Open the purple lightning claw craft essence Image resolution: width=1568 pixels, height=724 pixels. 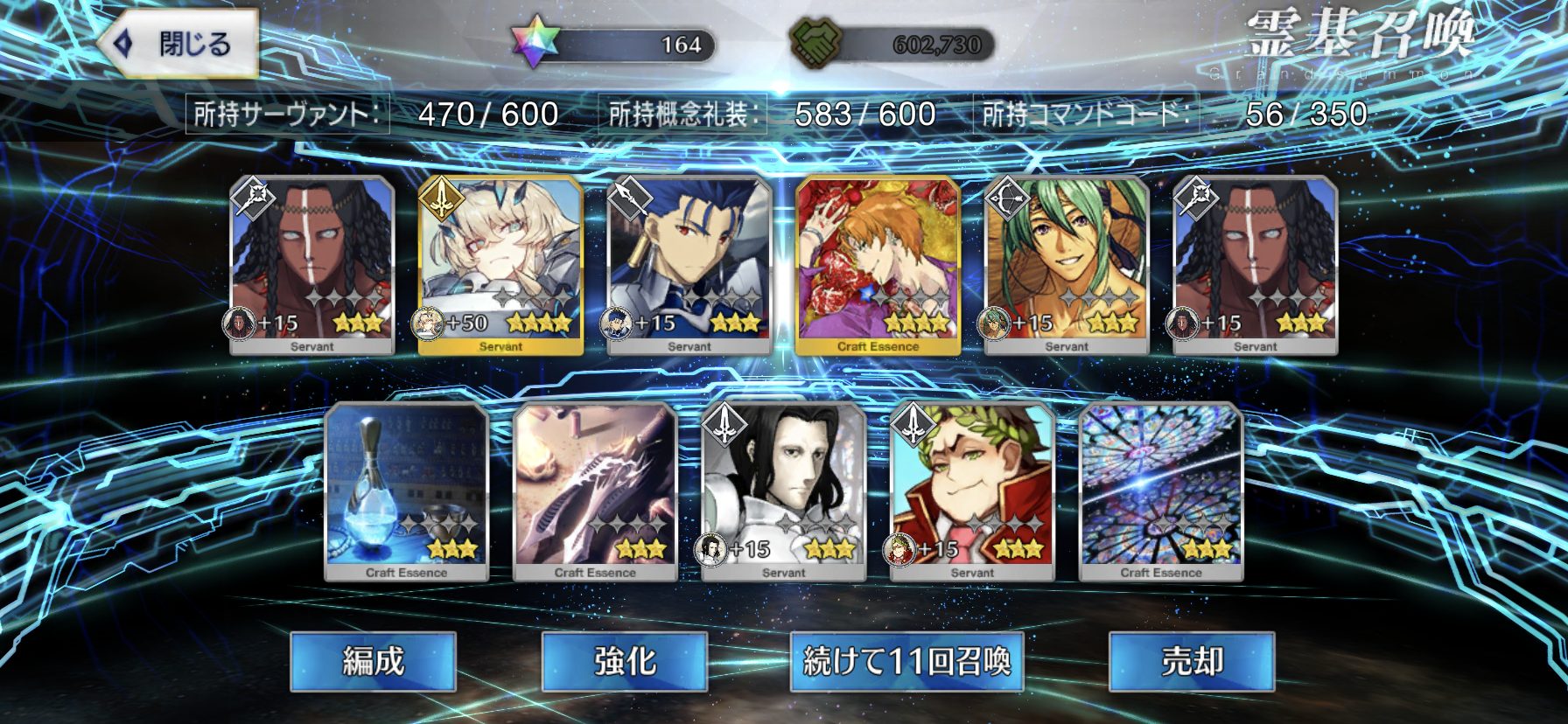(x=595, y=491)
